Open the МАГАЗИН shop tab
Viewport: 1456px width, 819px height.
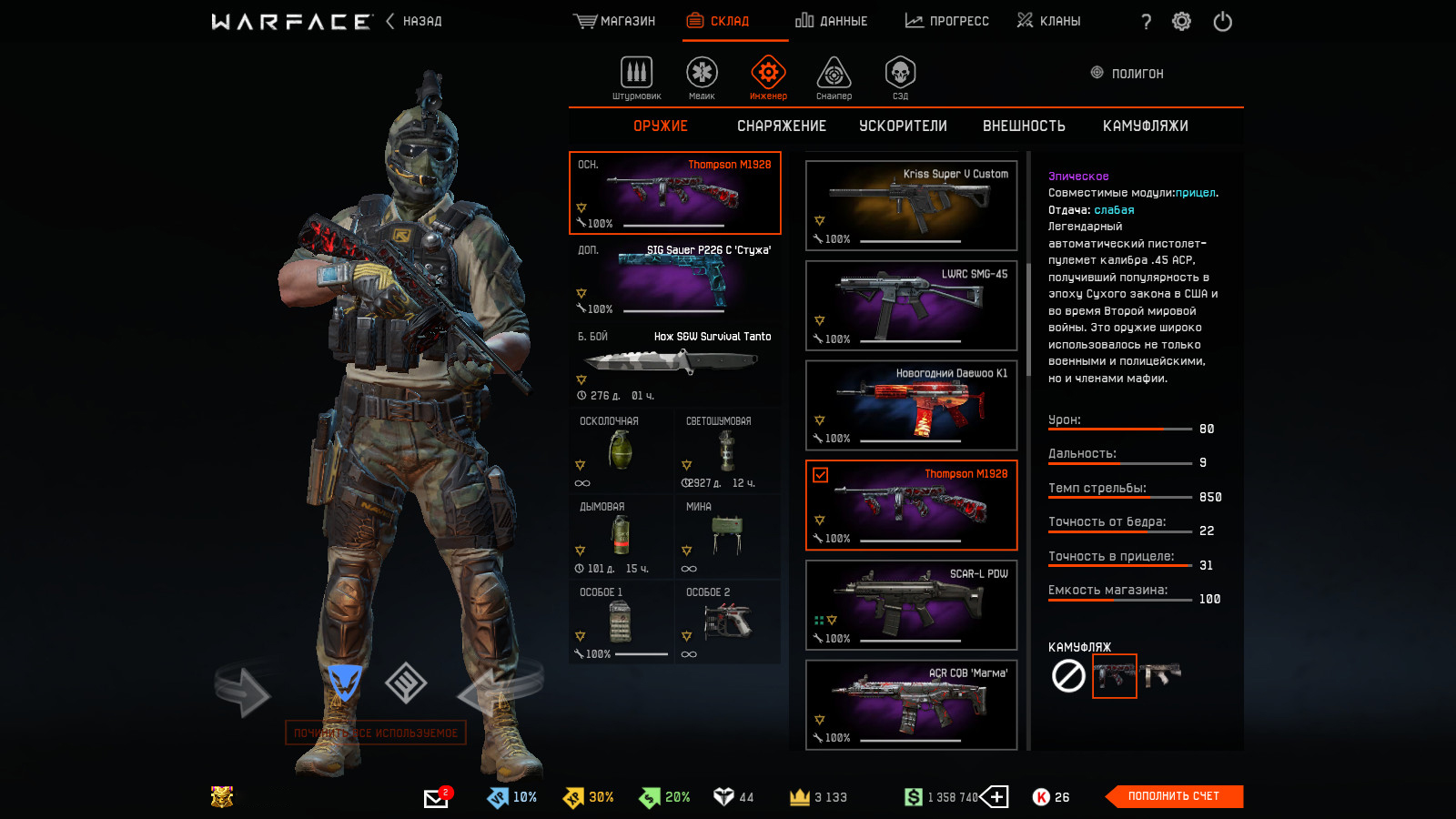[x=615, y=21]
